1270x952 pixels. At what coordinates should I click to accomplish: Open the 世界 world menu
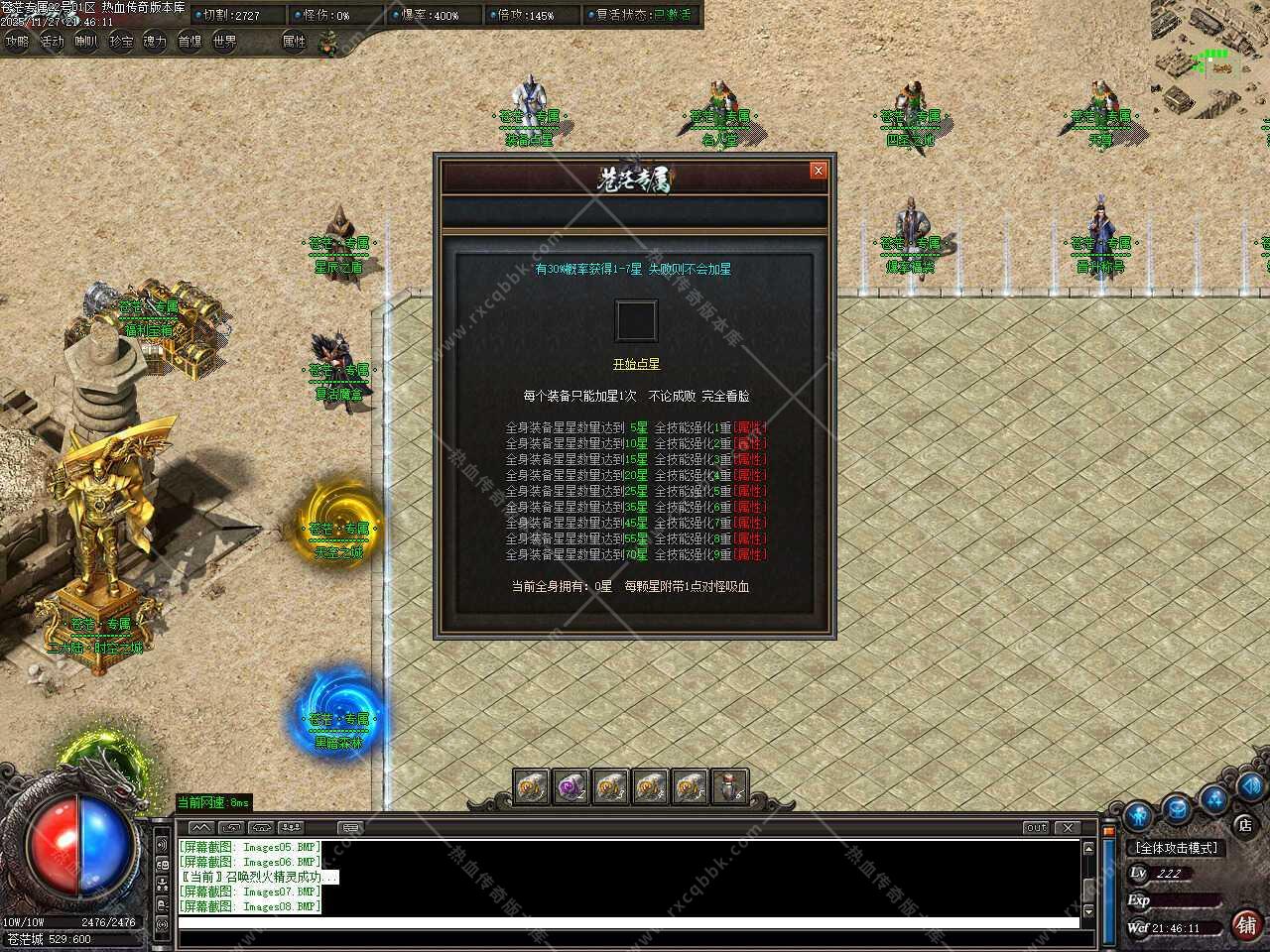pyautogui.click(x=225, y=42)
